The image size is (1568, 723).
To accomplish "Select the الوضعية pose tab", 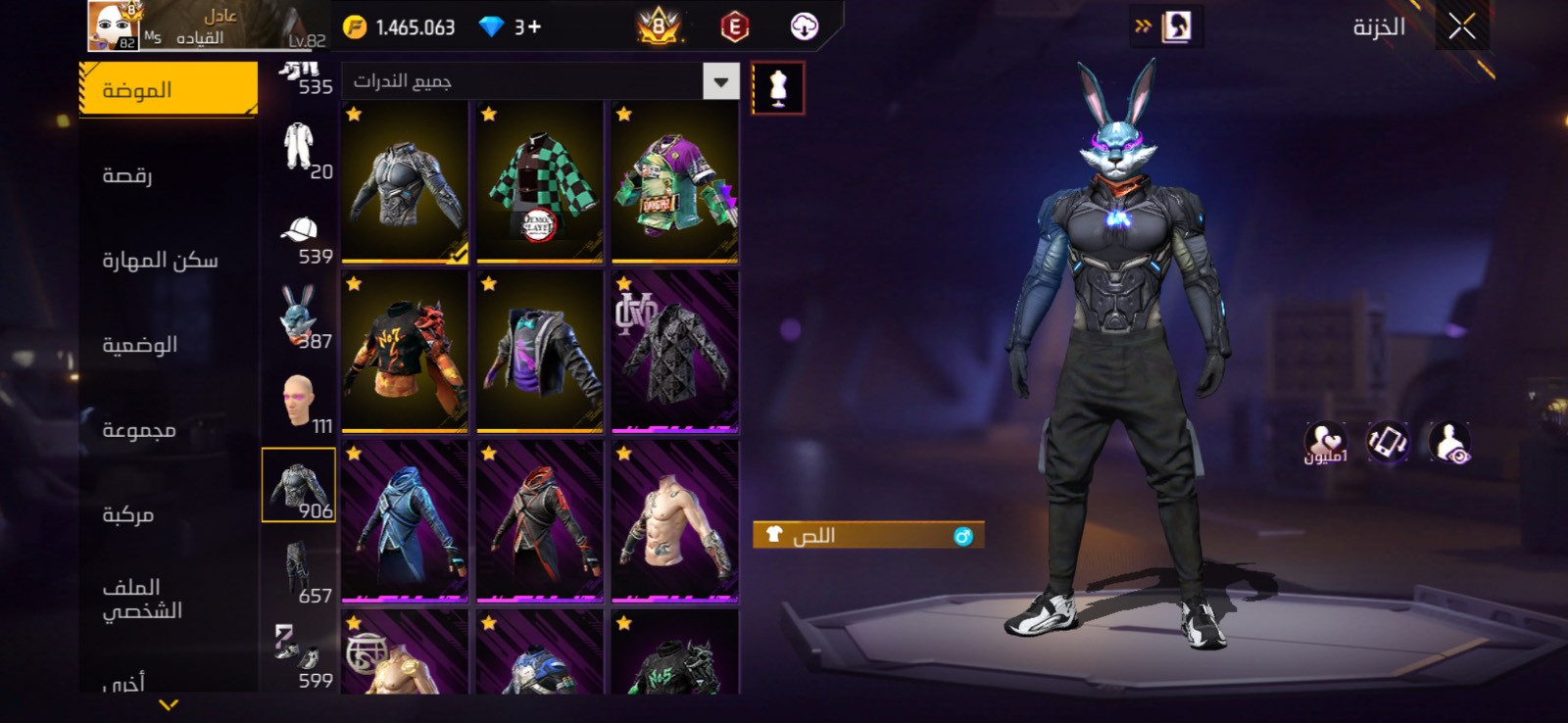I will 139,345.
